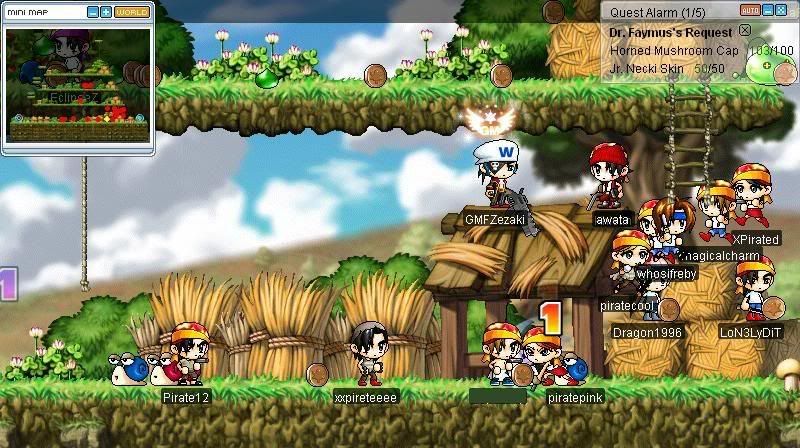Minimize the Quest Alarm panel
The image size is (800, 448).
(x=767, y=10)
